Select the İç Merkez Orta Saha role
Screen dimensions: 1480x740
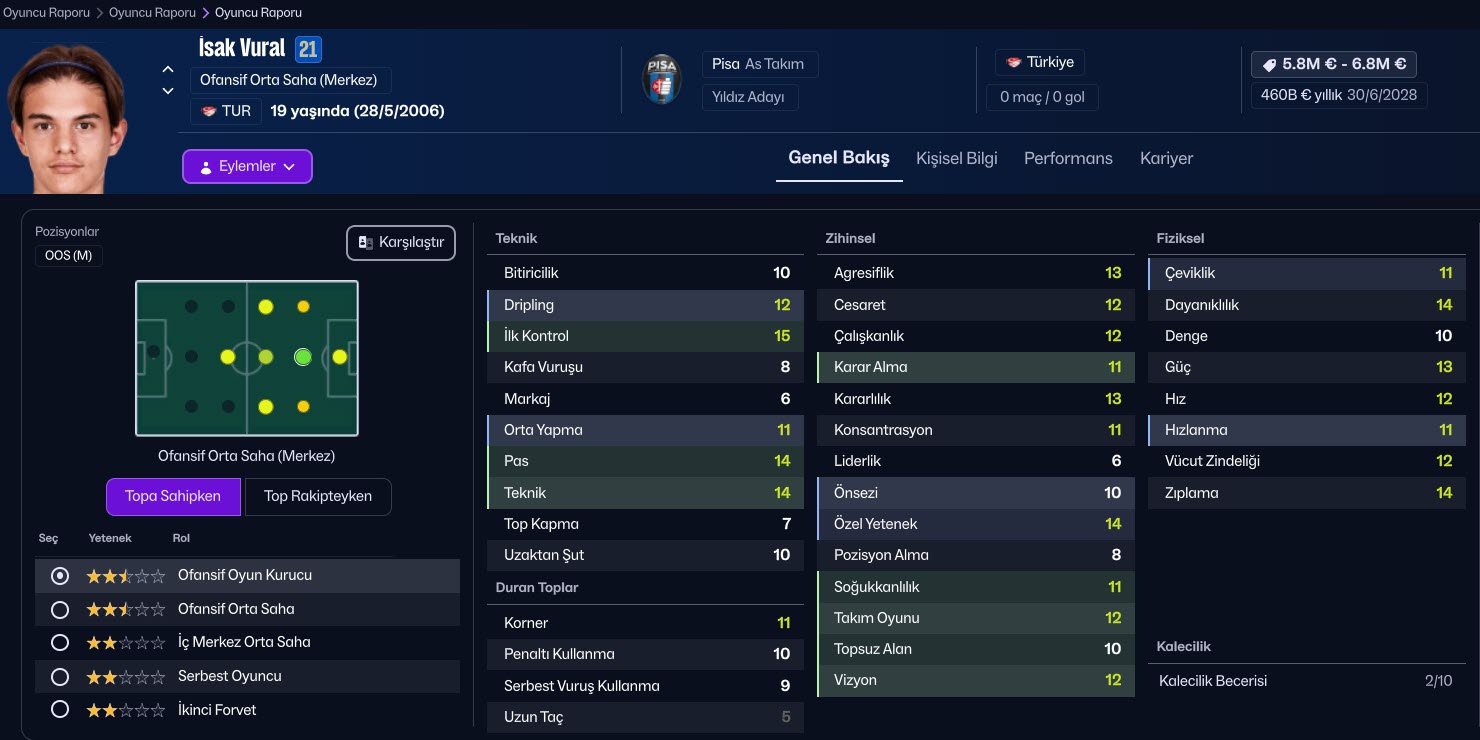pos(60,642)
